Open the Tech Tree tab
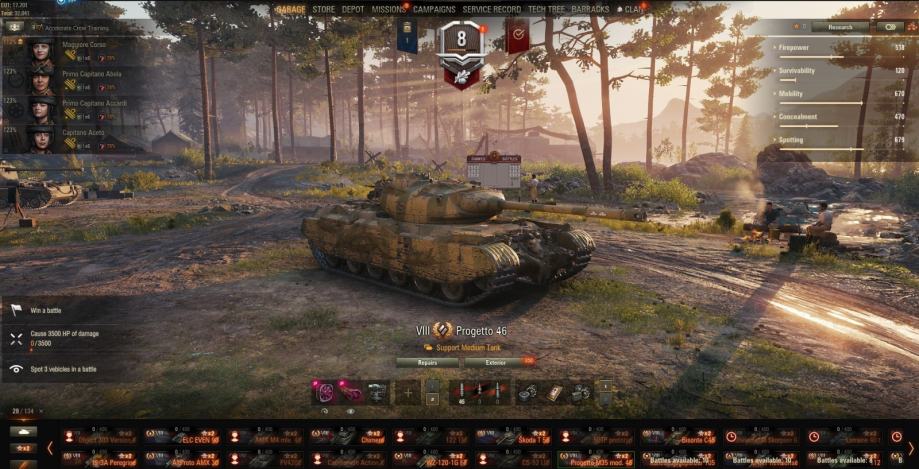The height and width of the screenshot is (469, 919). click(546, 9)
